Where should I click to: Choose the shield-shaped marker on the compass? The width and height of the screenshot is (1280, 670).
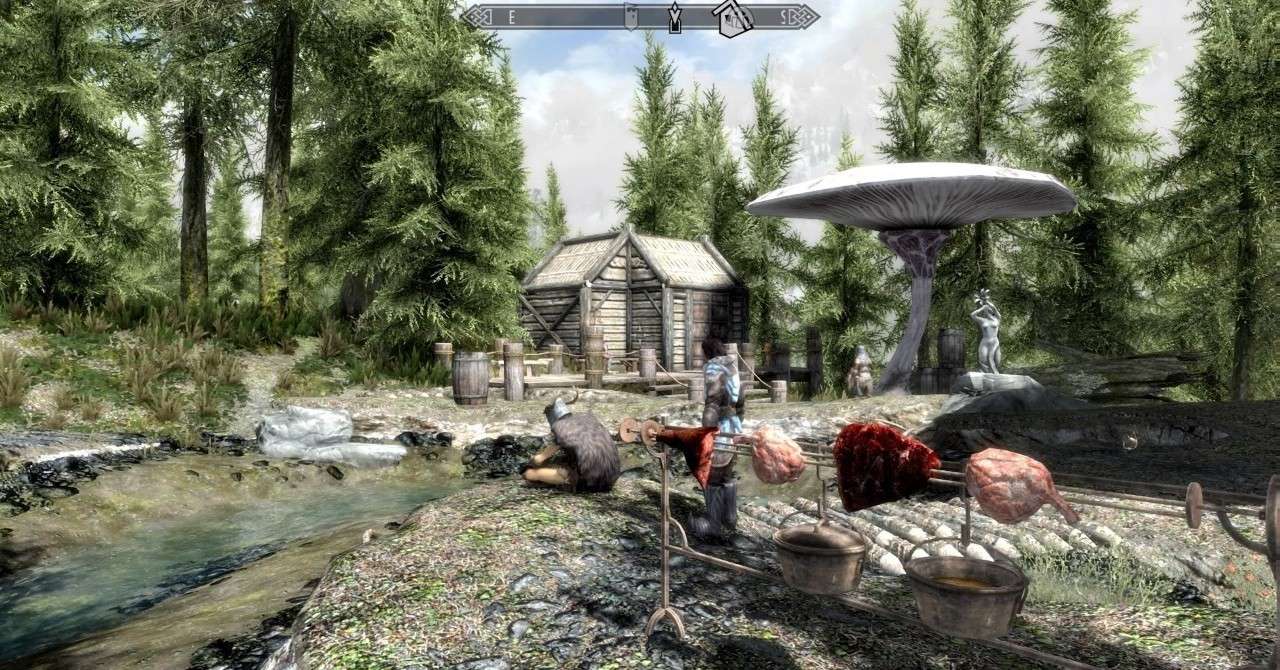(630, 15)
